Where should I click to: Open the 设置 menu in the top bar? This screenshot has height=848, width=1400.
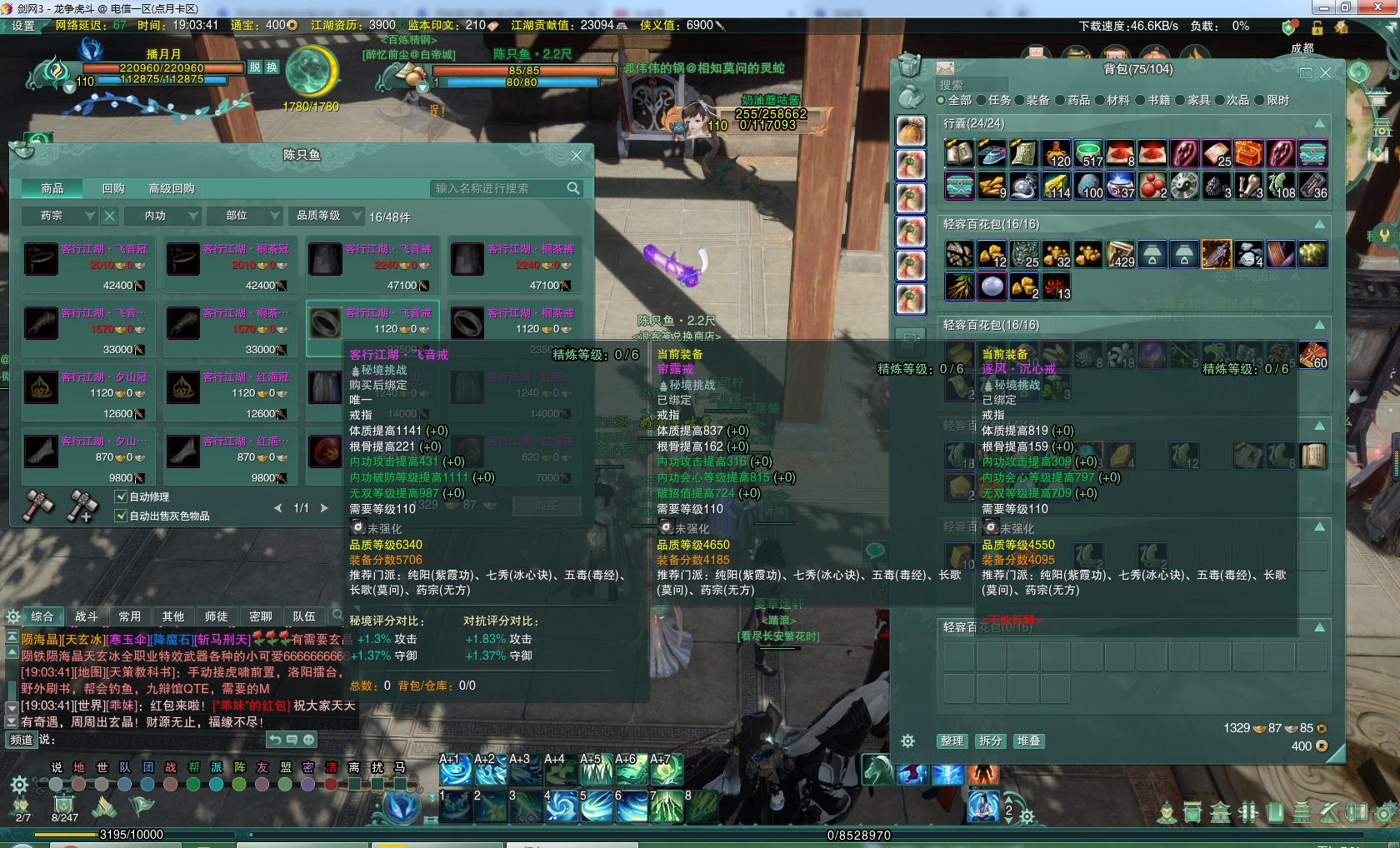click(23, 26)
